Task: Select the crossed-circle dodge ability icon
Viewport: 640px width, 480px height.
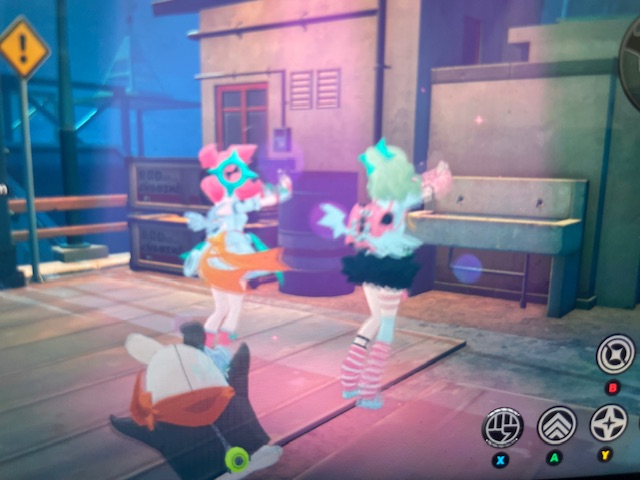Action: 615,355
